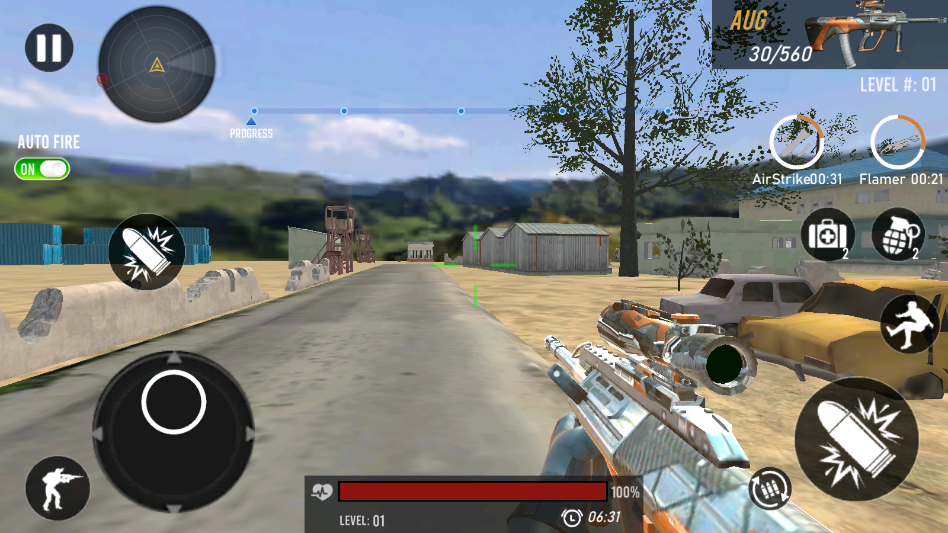Activate the Flamer weapon ability
The width and height of the screenshot is (948, 533).
(897, 142)
